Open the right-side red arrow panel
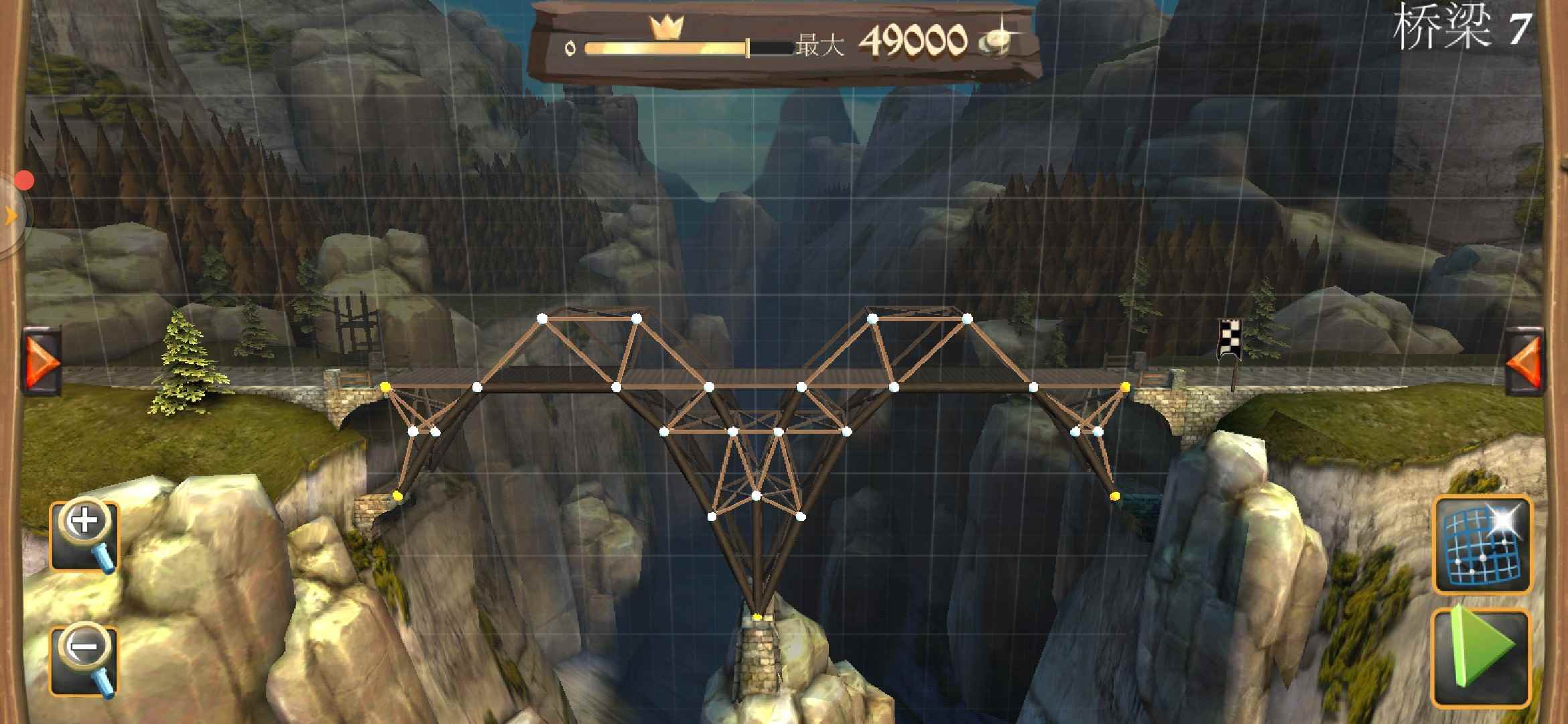This screenshot has width=1568, height=724. 1524,361
